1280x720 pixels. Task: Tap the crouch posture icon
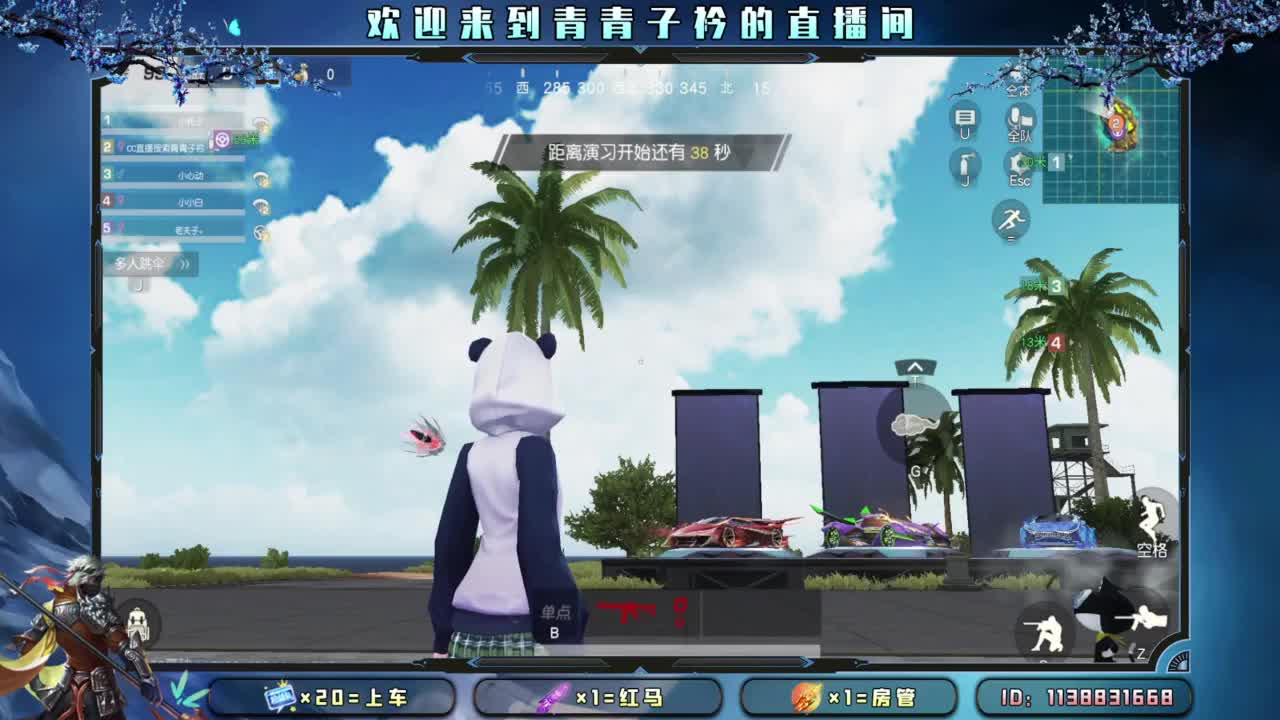1046,632
